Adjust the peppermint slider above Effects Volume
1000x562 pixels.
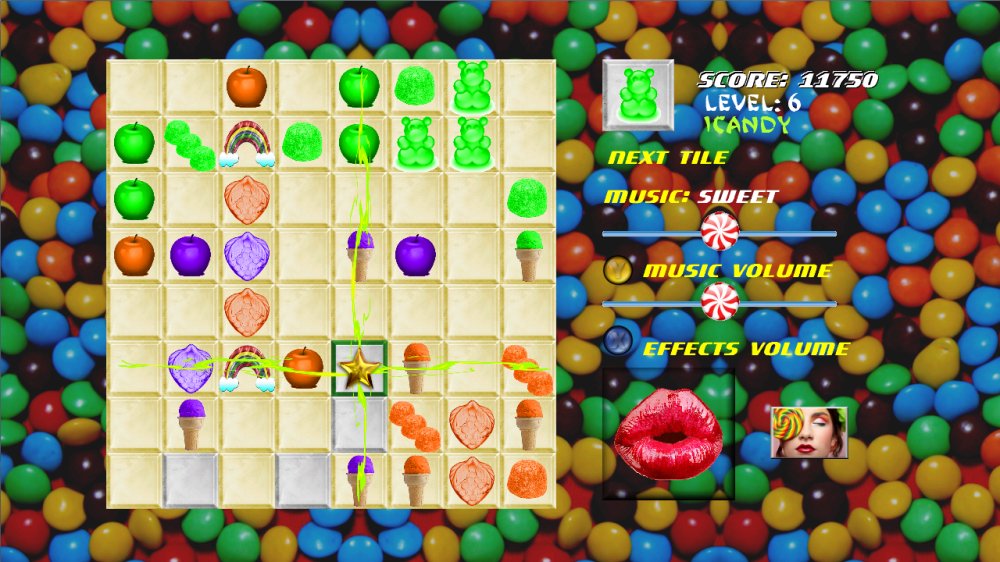click(719, 301)
